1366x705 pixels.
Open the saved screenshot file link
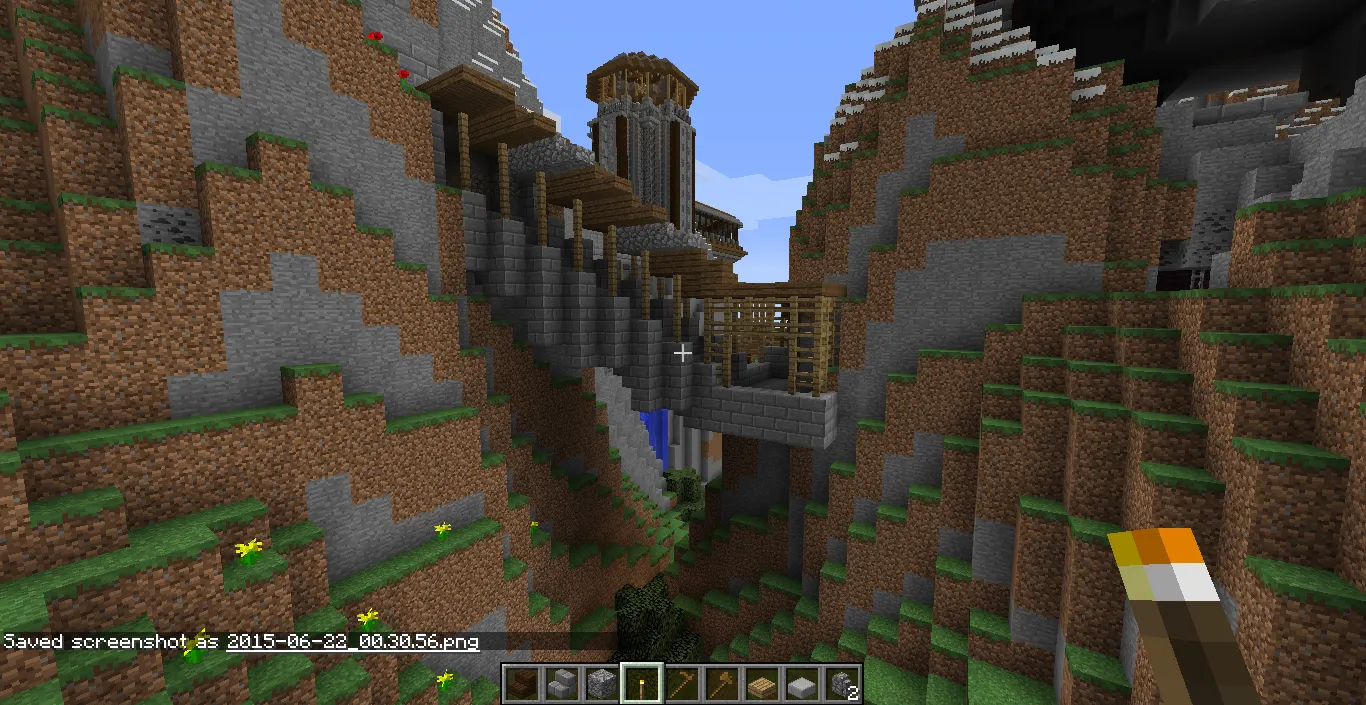(352, 641)
